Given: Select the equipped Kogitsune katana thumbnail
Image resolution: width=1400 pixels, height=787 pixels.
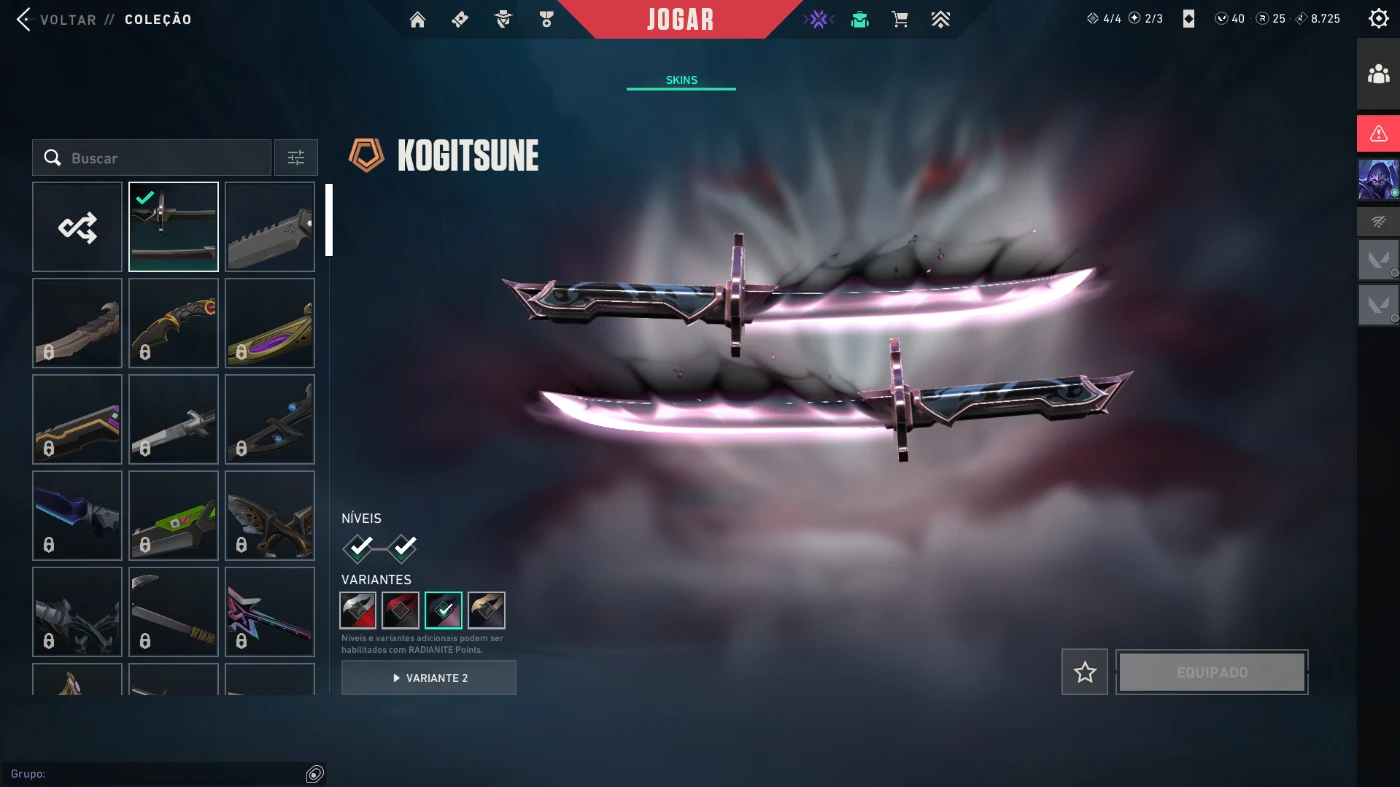Looking at the screenshot, I should pyautogui.click(x=173, y=227).
